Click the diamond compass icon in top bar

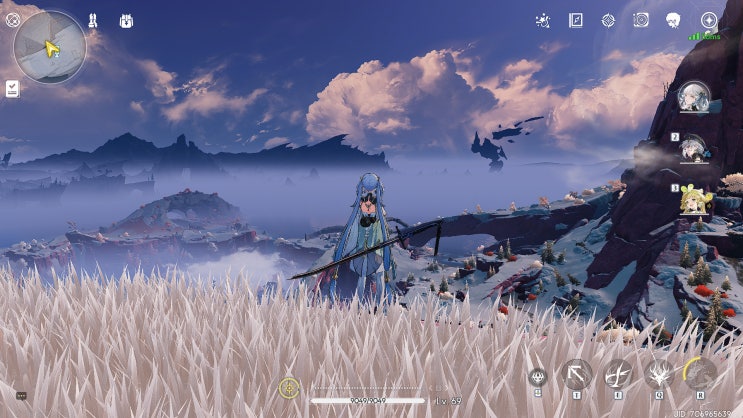pos(608,20)
